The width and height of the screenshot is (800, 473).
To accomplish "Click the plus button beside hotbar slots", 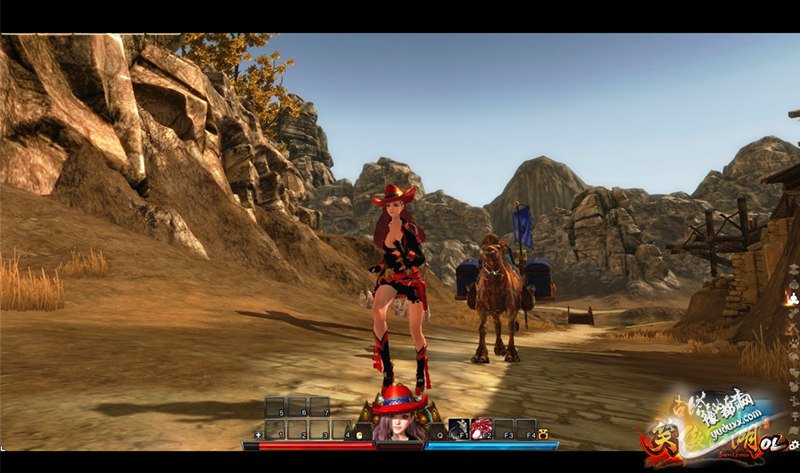I will coord(259,434).
